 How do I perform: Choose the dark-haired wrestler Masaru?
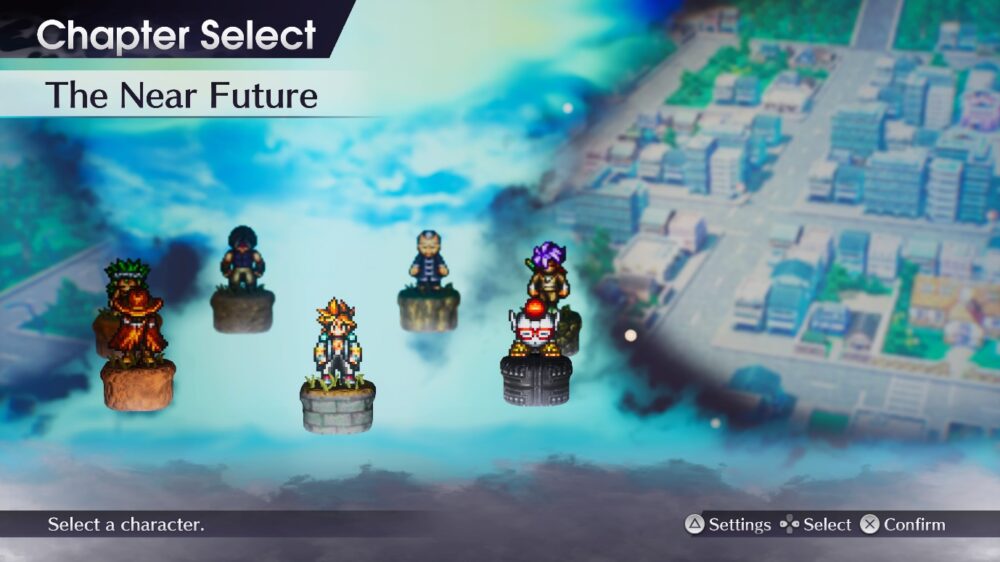tap(242, 259)
